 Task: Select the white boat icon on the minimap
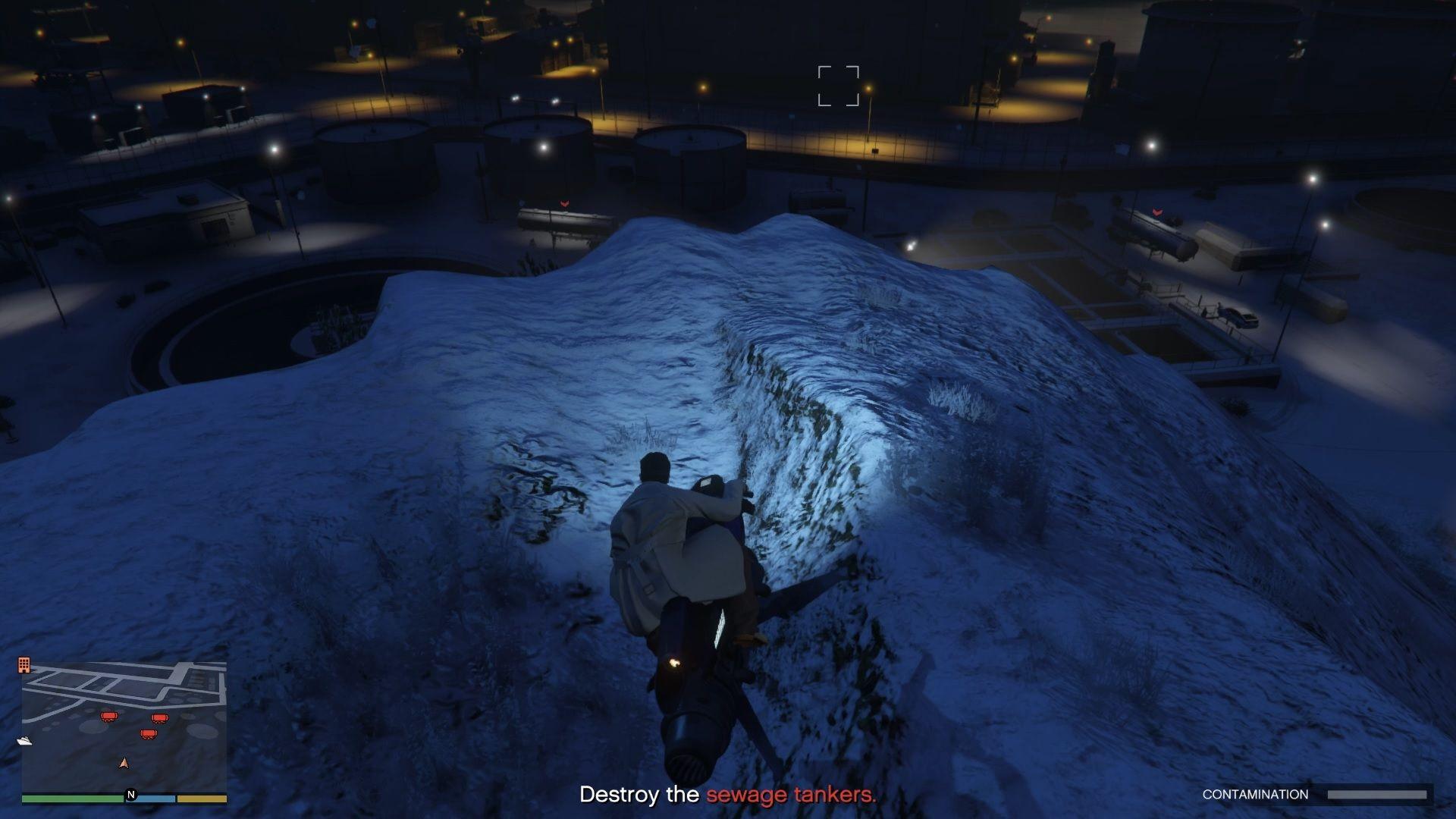25,740
